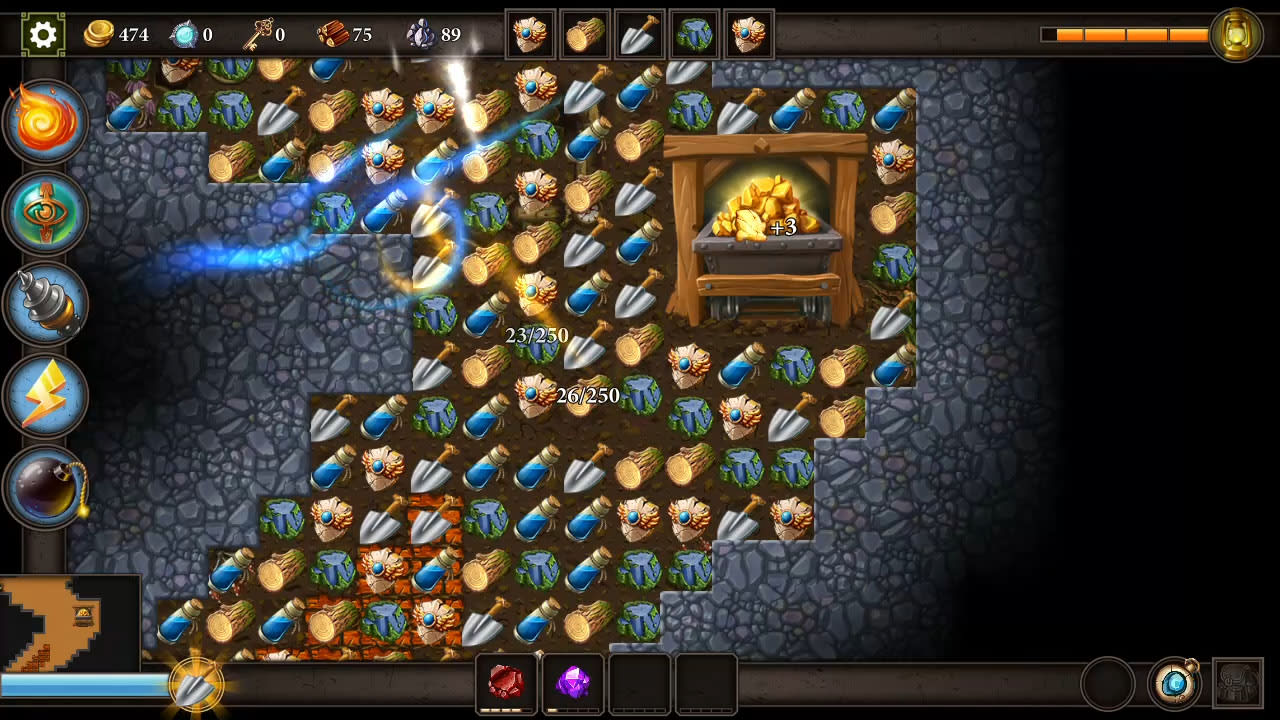
Task: Click the winged amulet goal slot
Action: pyautogui.click(x=530, y=33)
